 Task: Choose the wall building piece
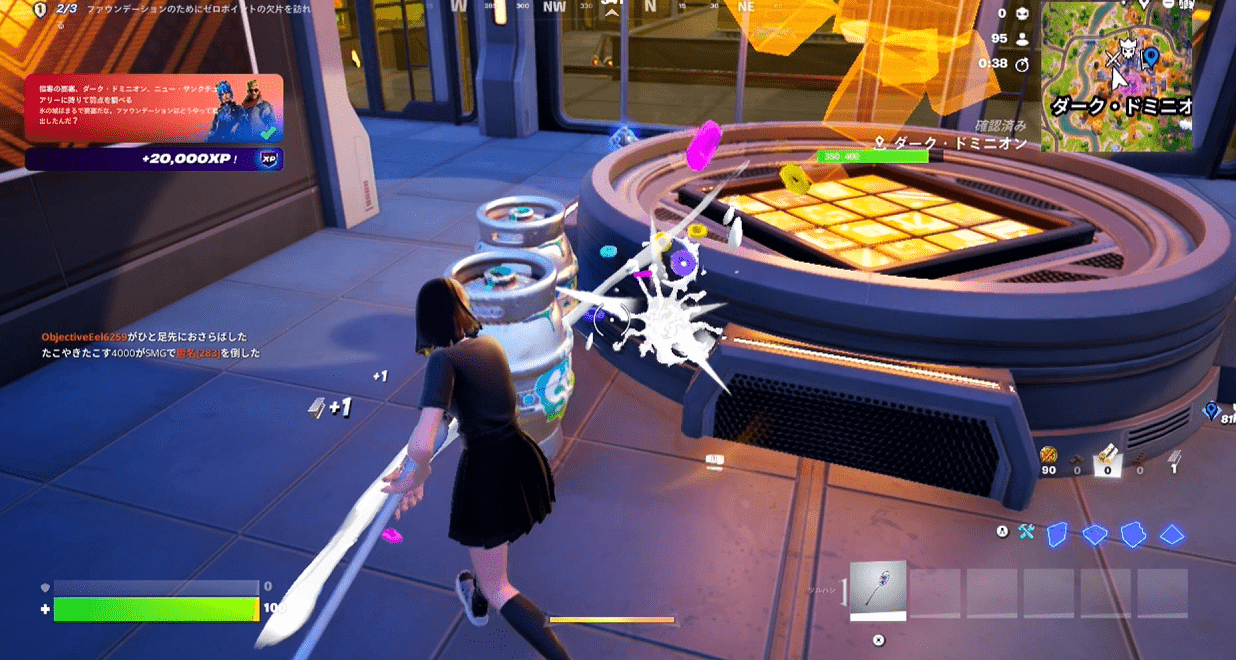(1056, 534)
